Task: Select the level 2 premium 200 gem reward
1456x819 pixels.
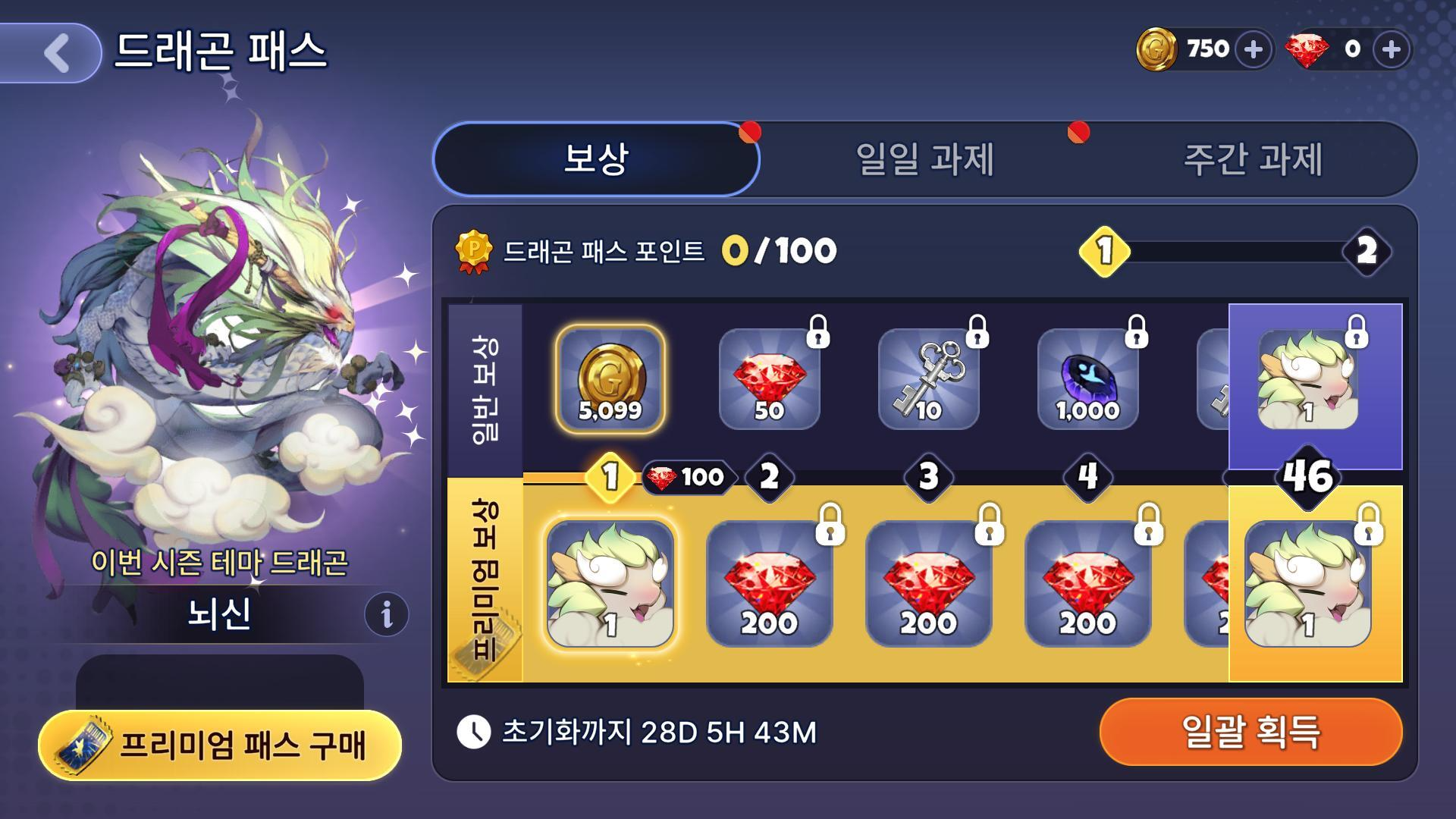Action: 769,582
